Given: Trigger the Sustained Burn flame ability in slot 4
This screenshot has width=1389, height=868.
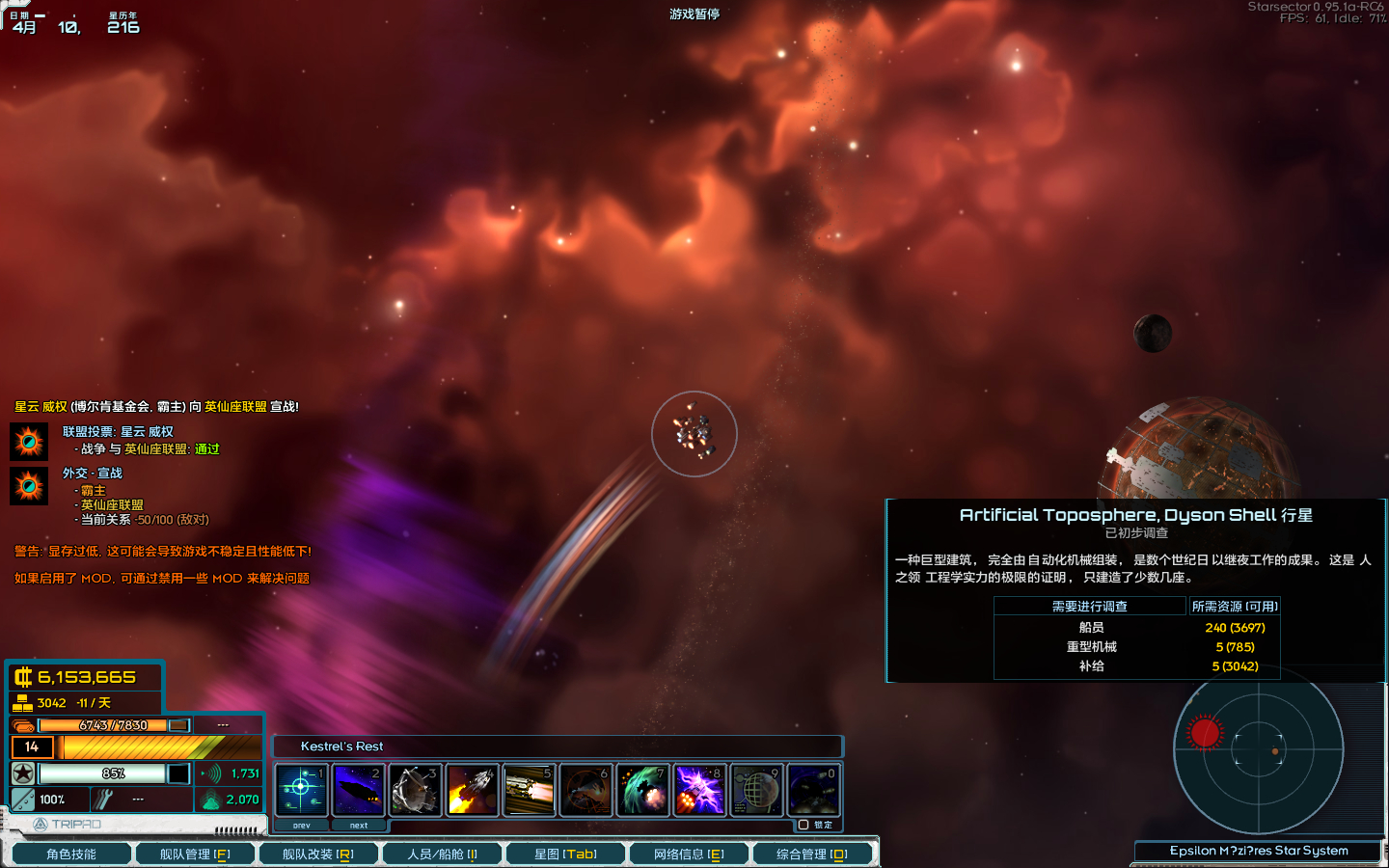Looking at the screenshot, I should pos(473,790).
